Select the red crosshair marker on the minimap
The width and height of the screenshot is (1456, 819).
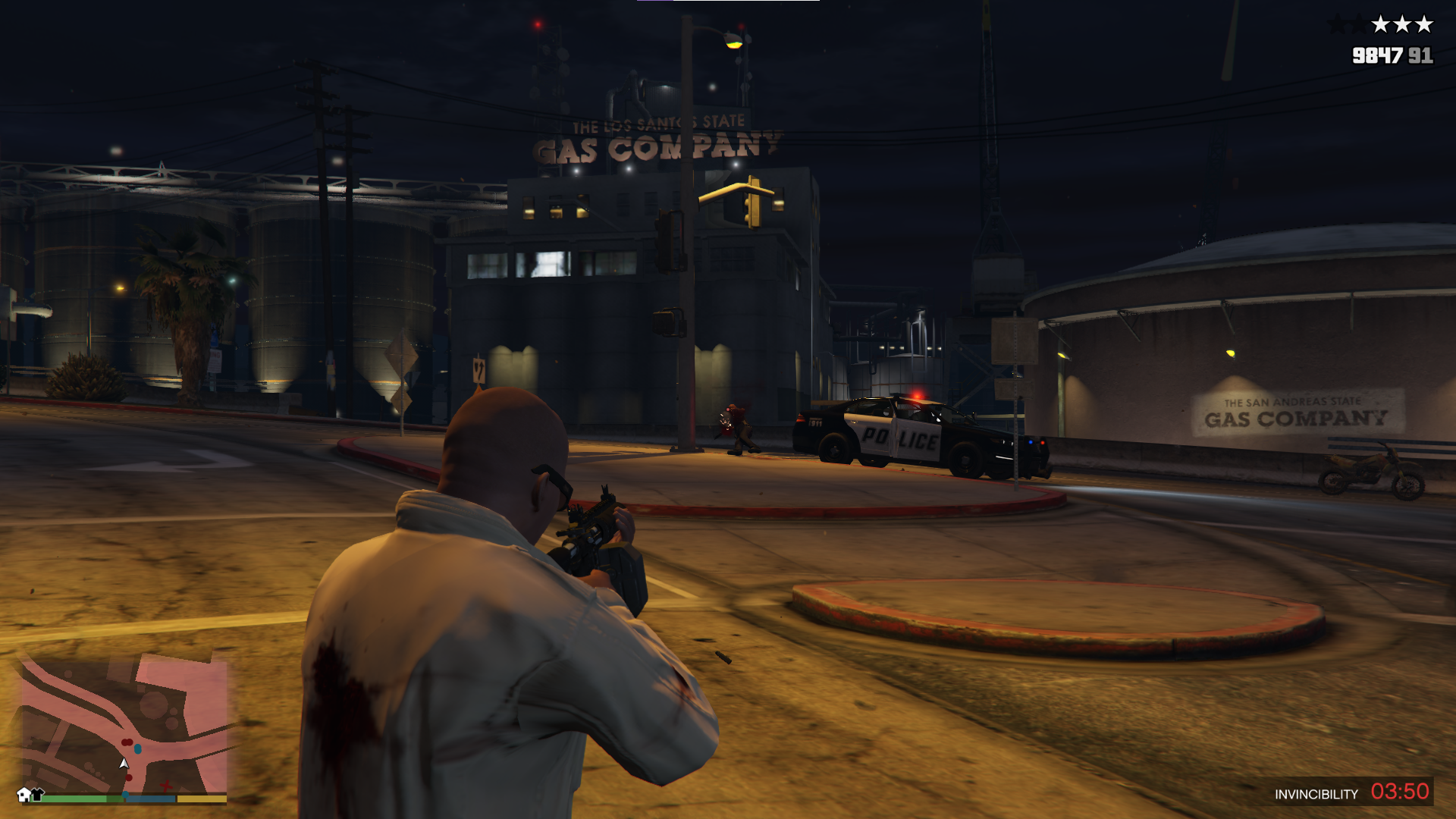point(165,785)
